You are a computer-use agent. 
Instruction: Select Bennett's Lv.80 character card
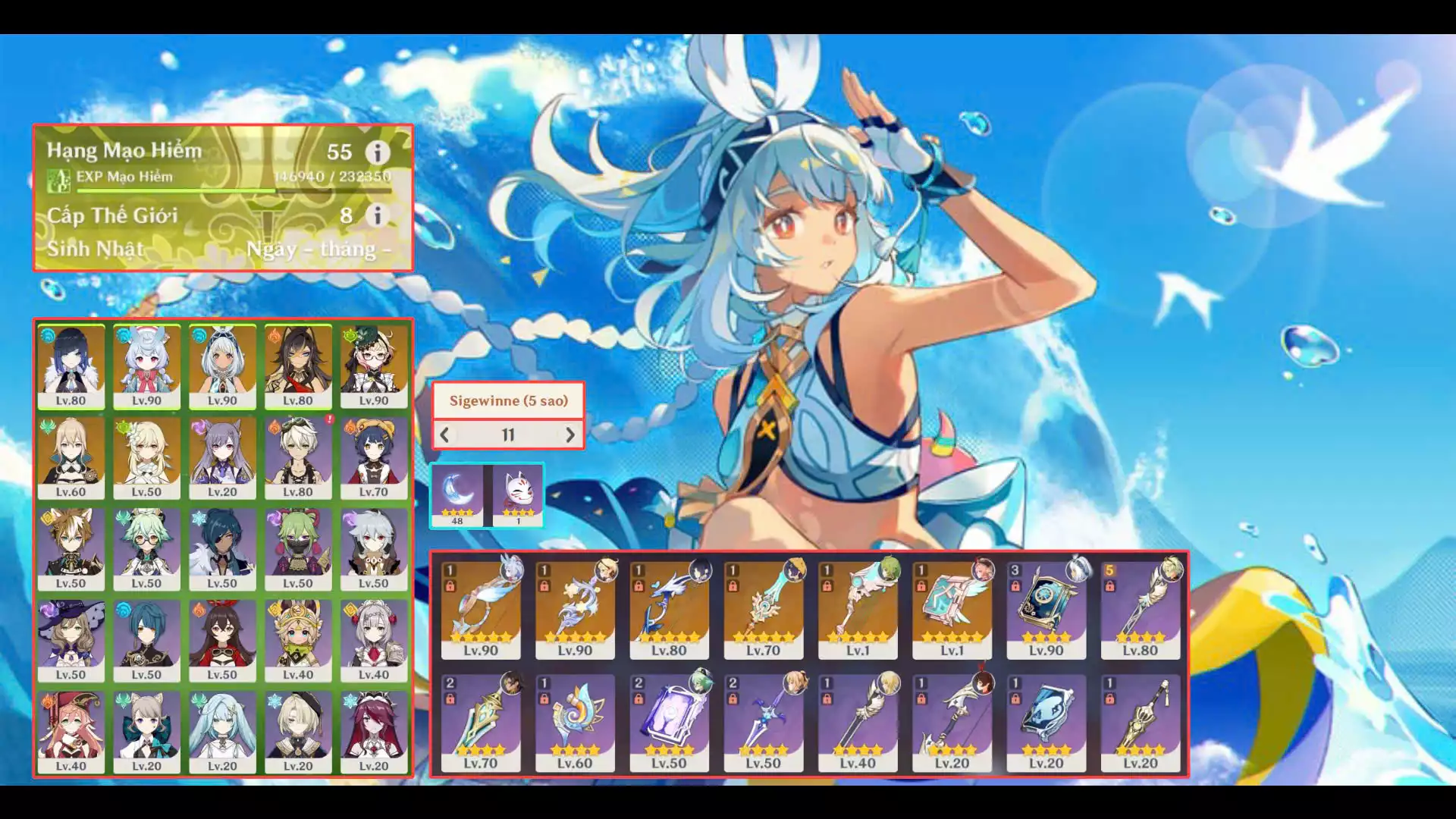click(298, 459)
